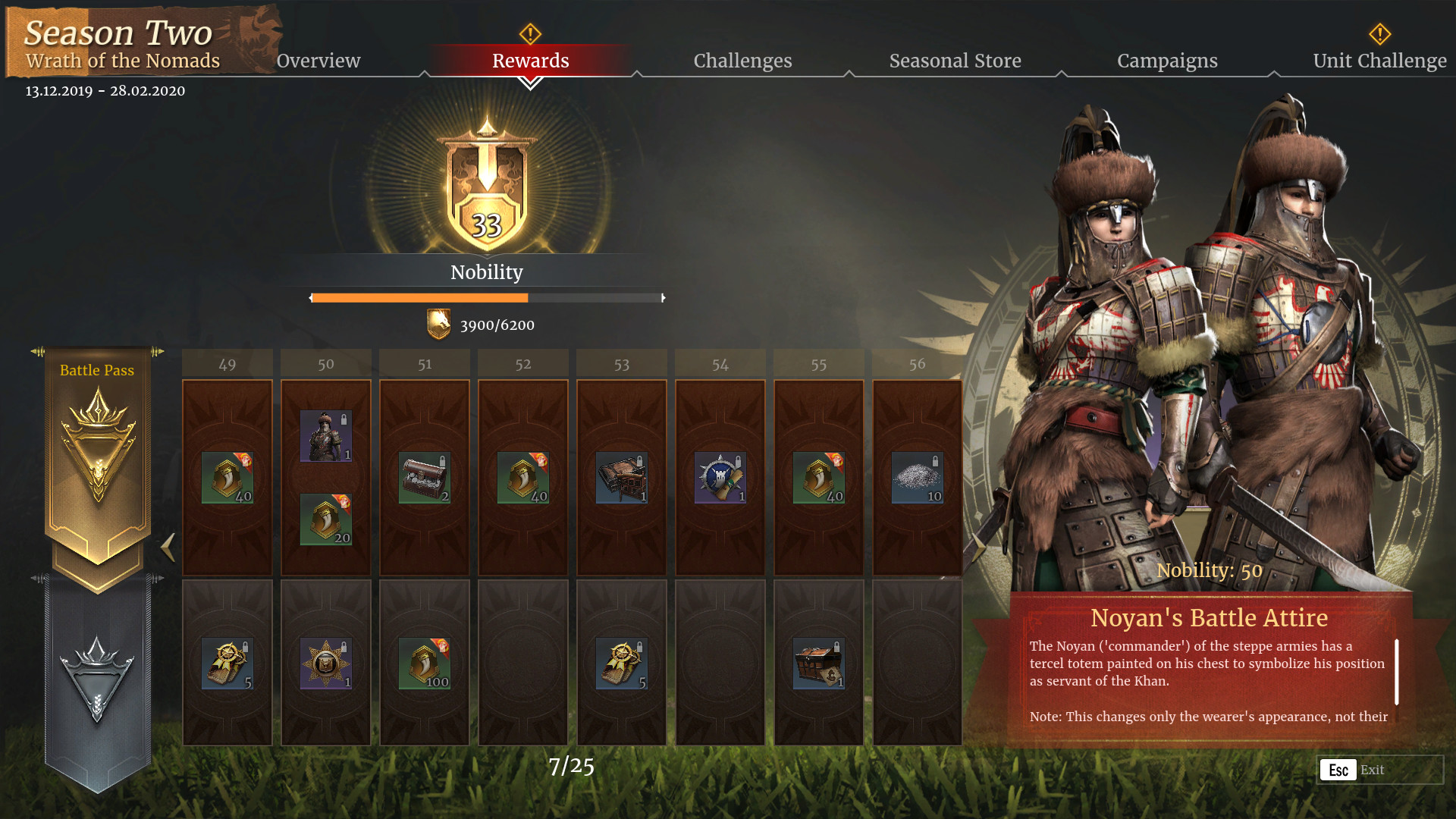The height and width of the screenshot is (819, 1456).
Task: Click the Nobility level 33 shield emblem
Action: click(x=488, y=190)
